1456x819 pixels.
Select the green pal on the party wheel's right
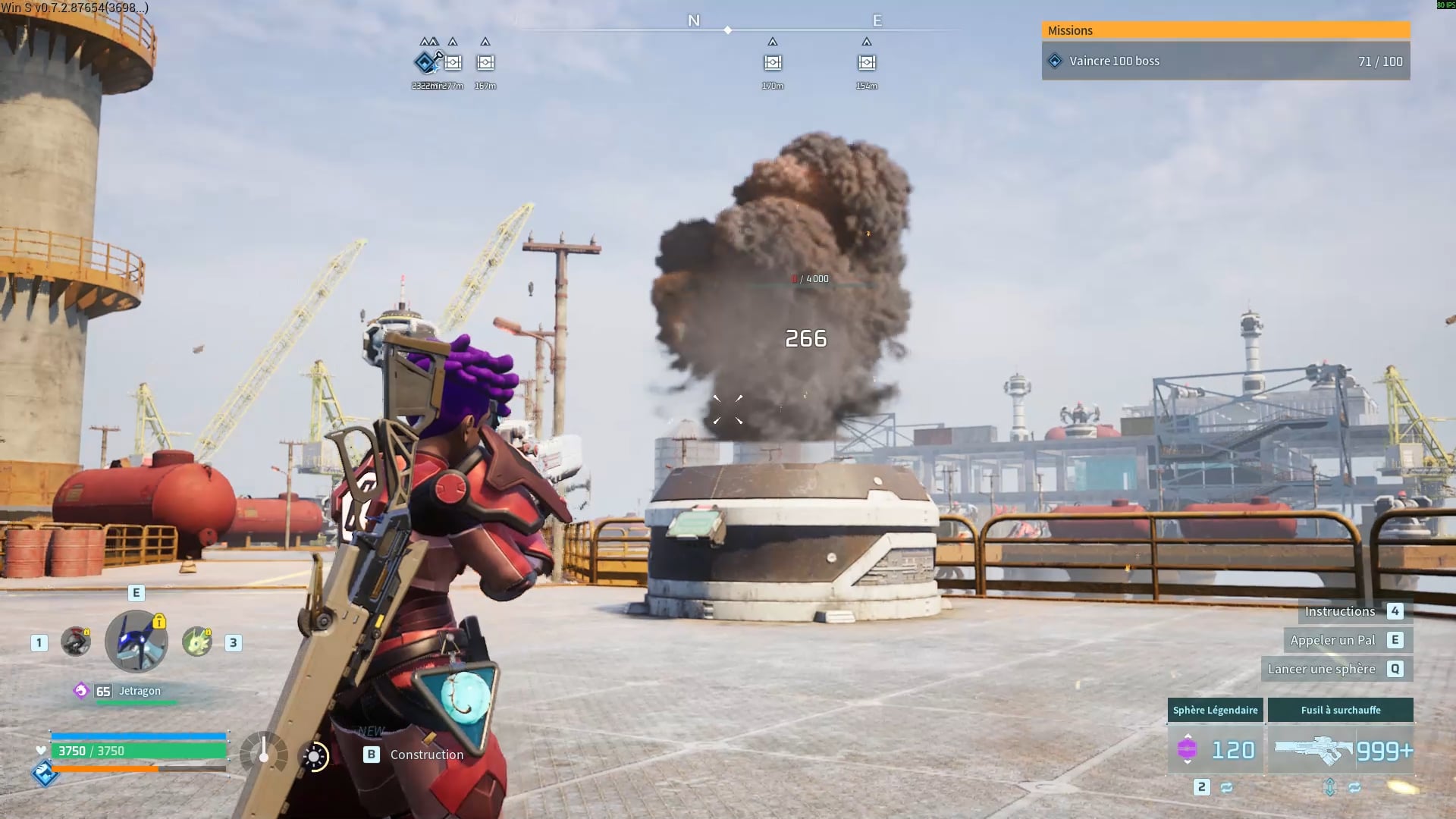pos(197,642)
